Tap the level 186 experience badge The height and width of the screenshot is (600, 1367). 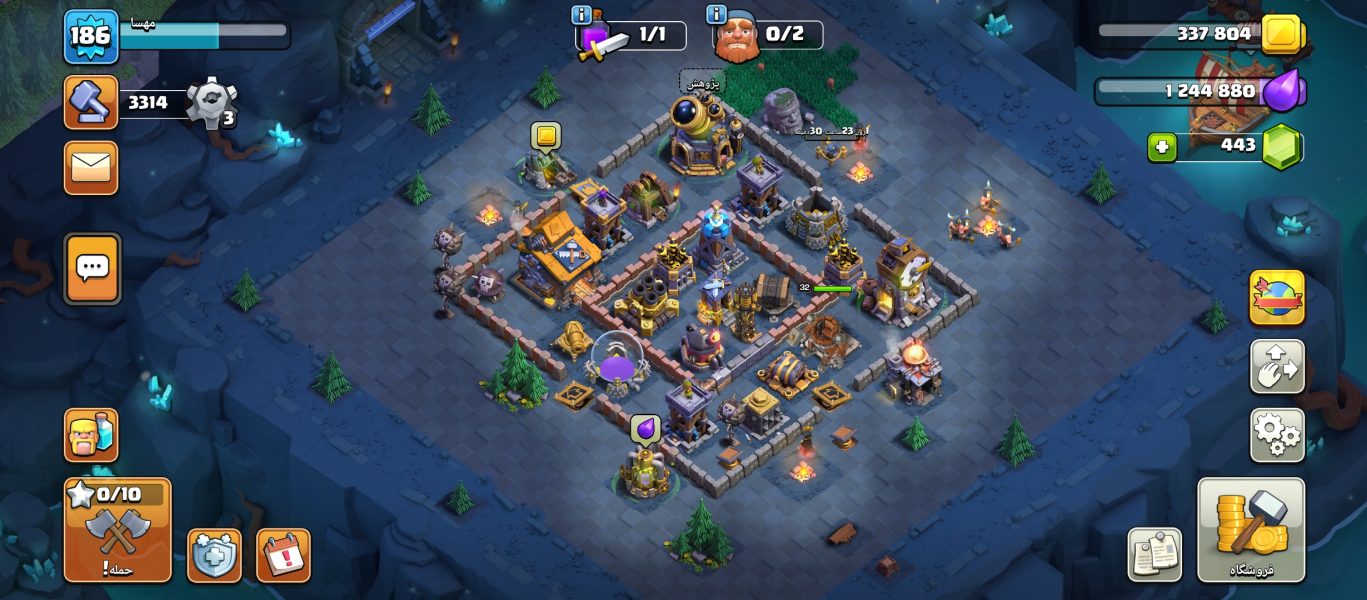point(92,36)
